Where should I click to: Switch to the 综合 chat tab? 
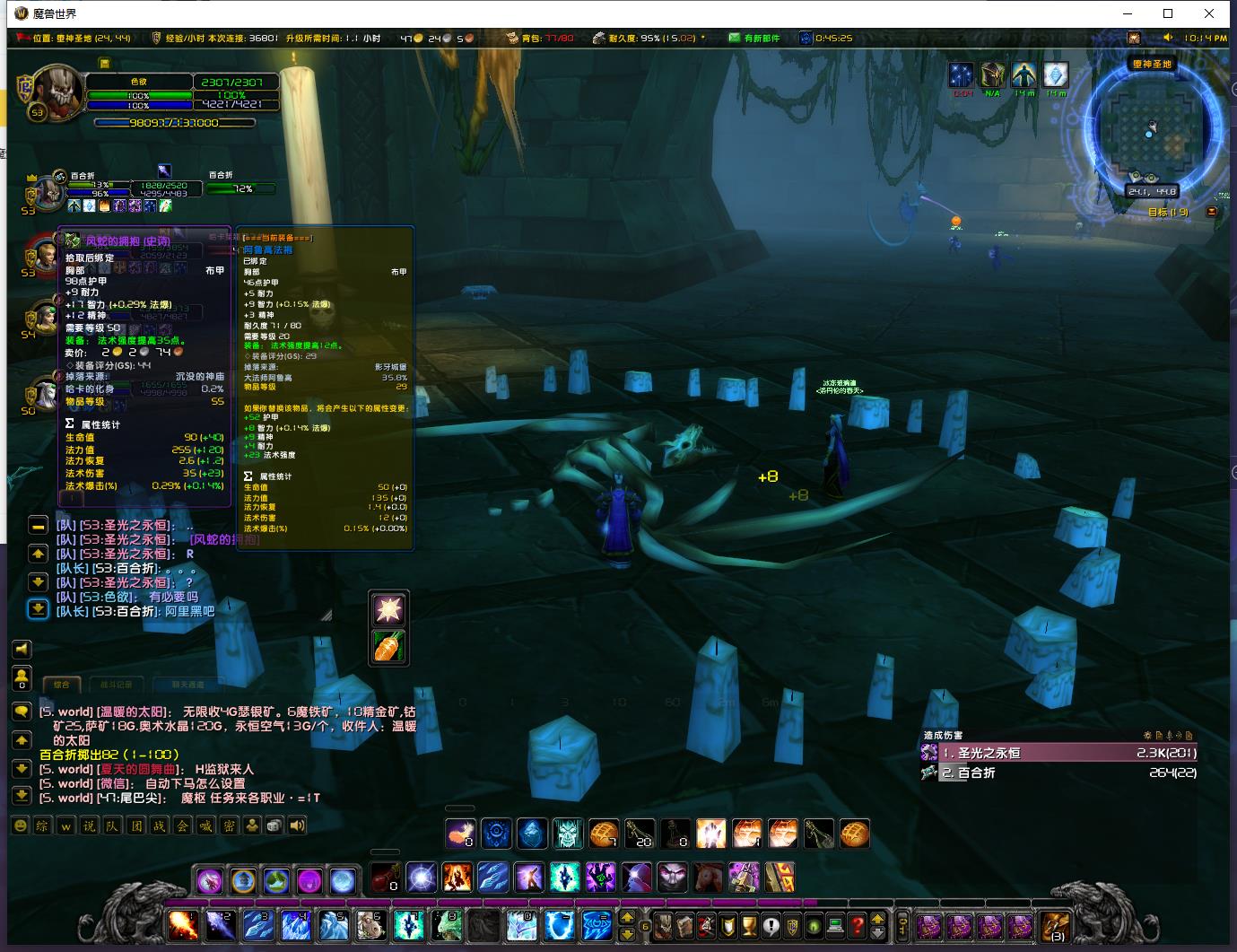coord(61,685)
